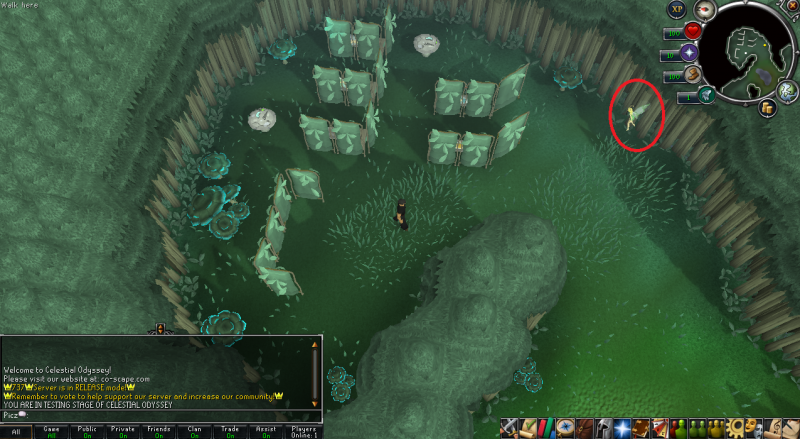This screenshot has width=800, height=439.
Task: Open the Friends chat filter
Action: 158,431
